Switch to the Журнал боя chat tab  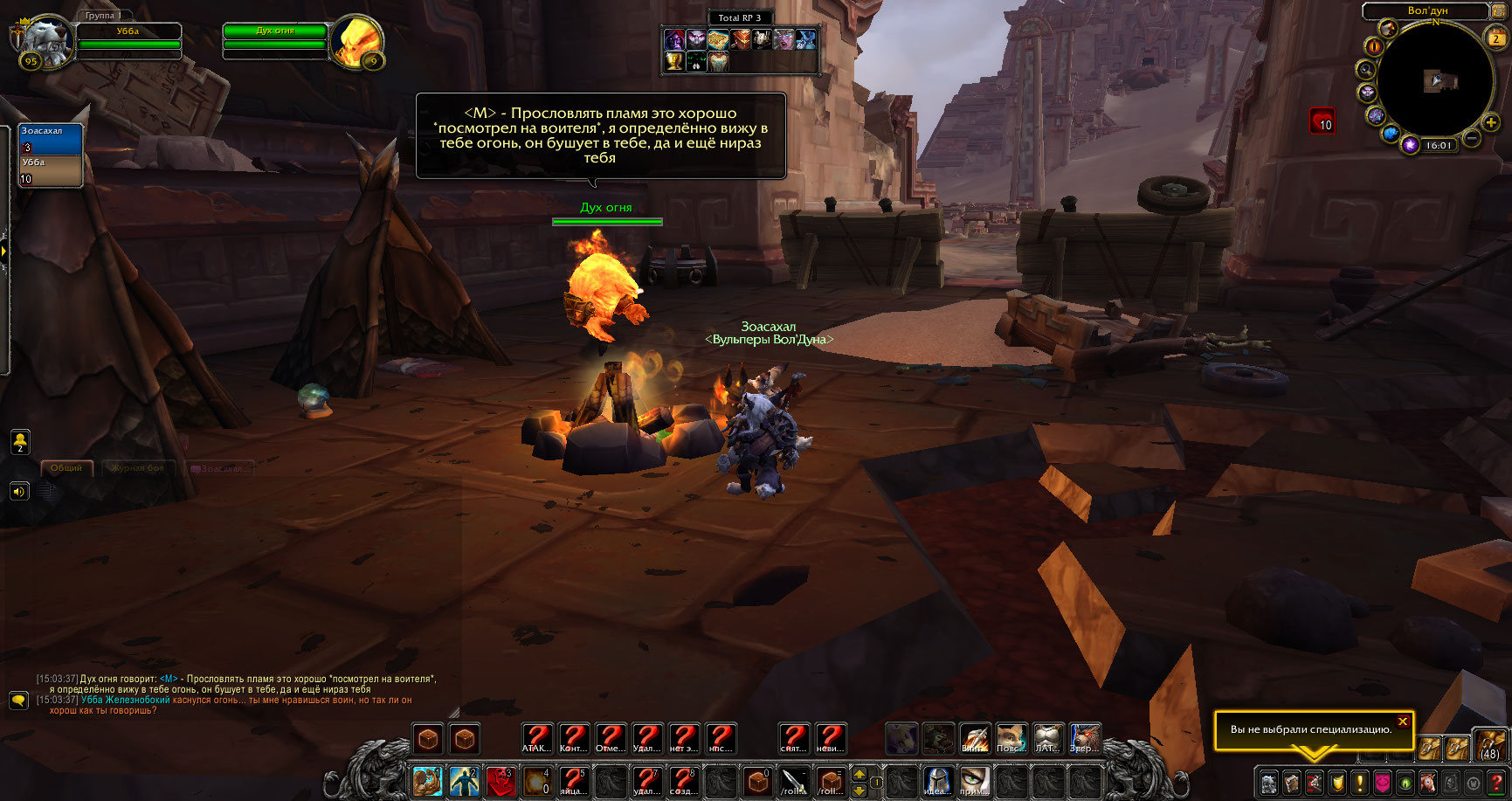[x=137, y=468]
